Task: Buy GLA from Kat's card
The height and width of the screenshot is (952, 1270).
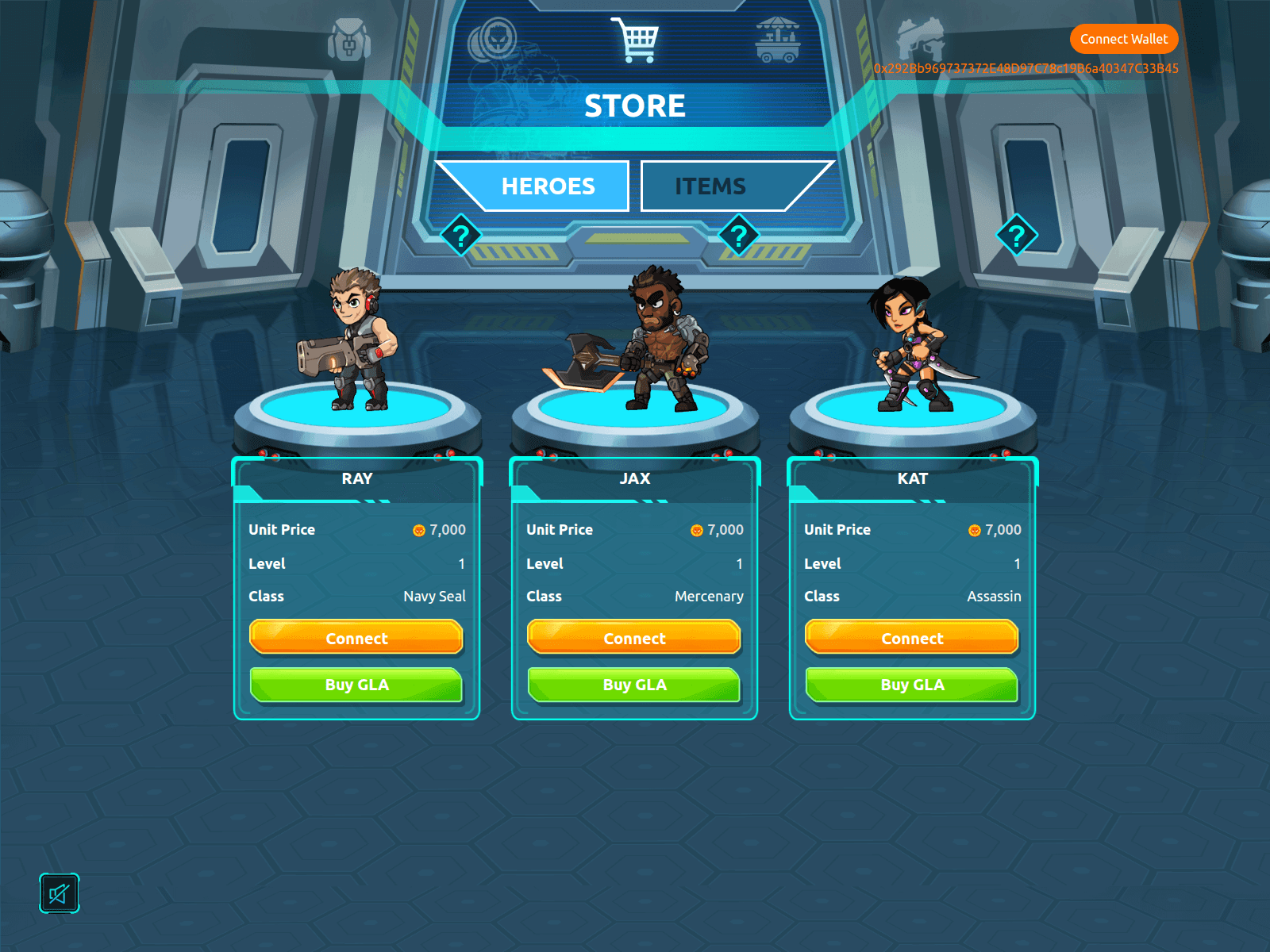Action: tap(912, 685)
